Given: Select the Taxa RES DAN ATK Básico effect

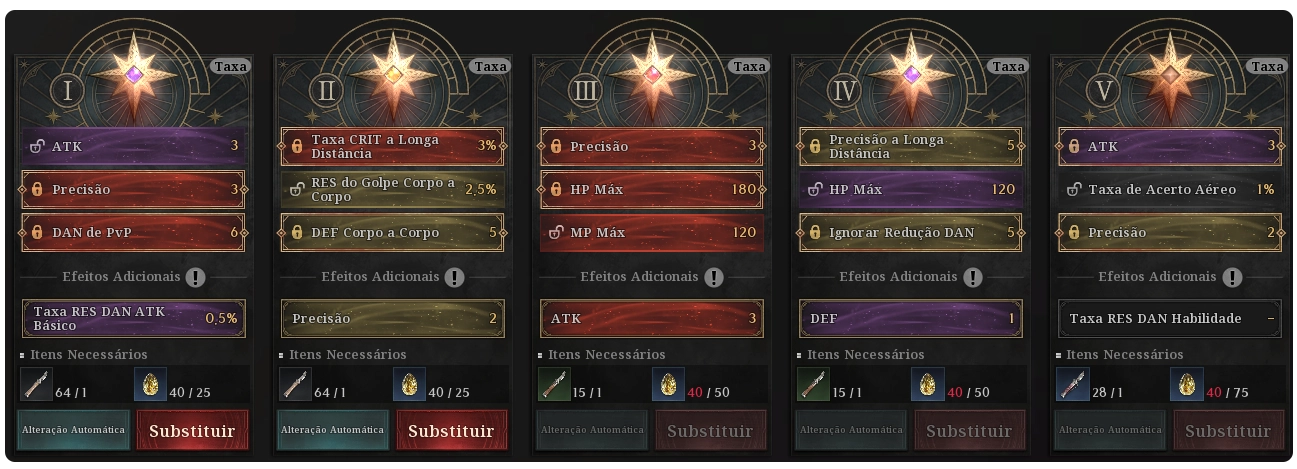Looking at the screenshot, I should click(133, 318).
